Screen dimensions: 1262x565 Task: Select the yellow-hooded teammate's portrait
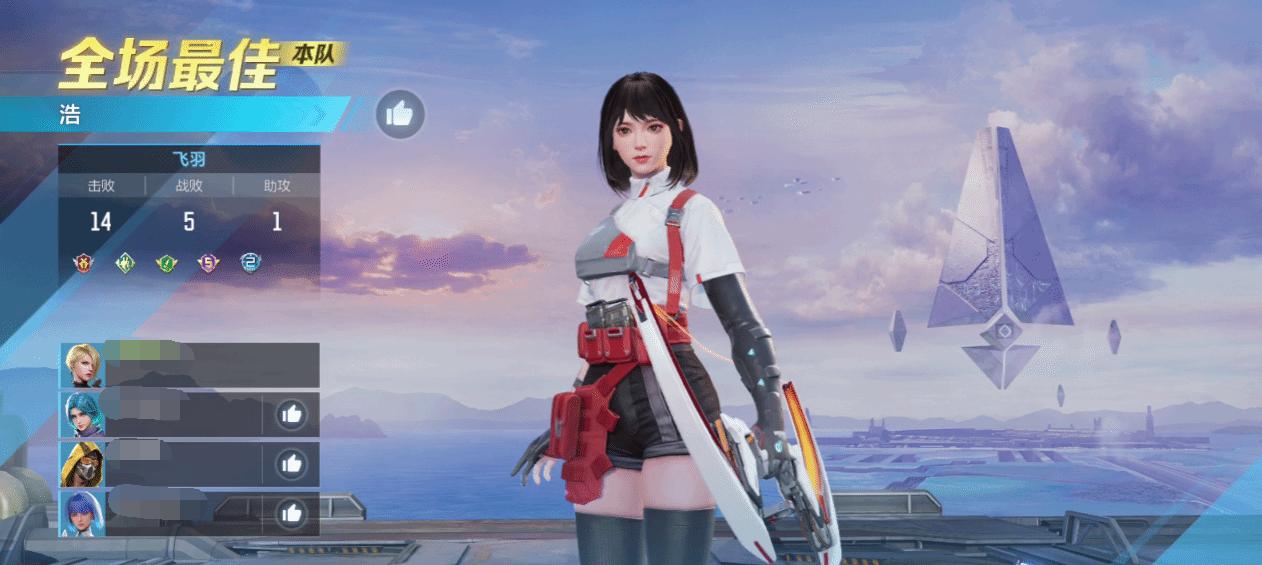click(81, 463)
